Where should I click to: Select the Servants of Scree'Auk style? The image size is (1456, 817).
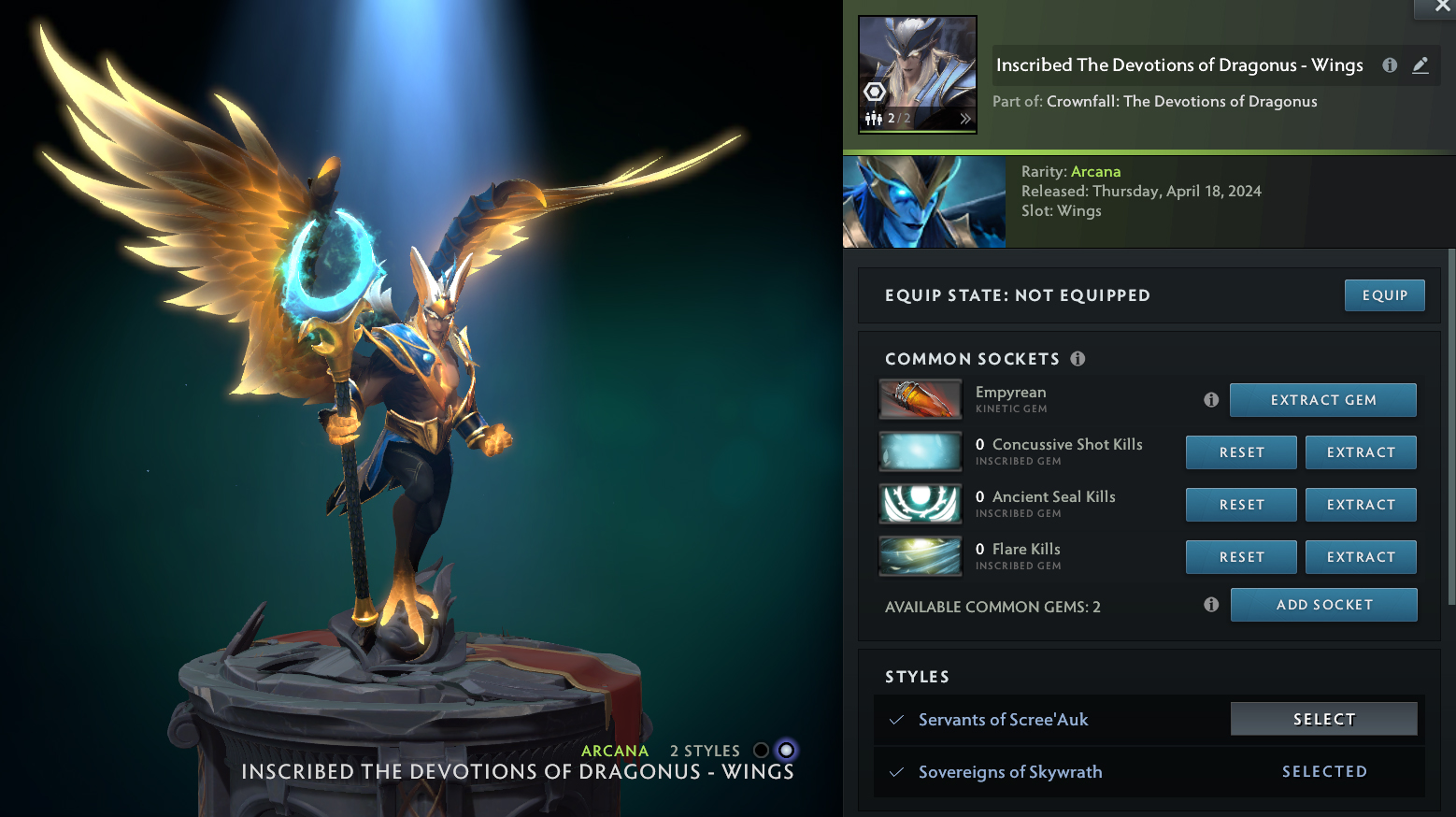[1323, 719]
